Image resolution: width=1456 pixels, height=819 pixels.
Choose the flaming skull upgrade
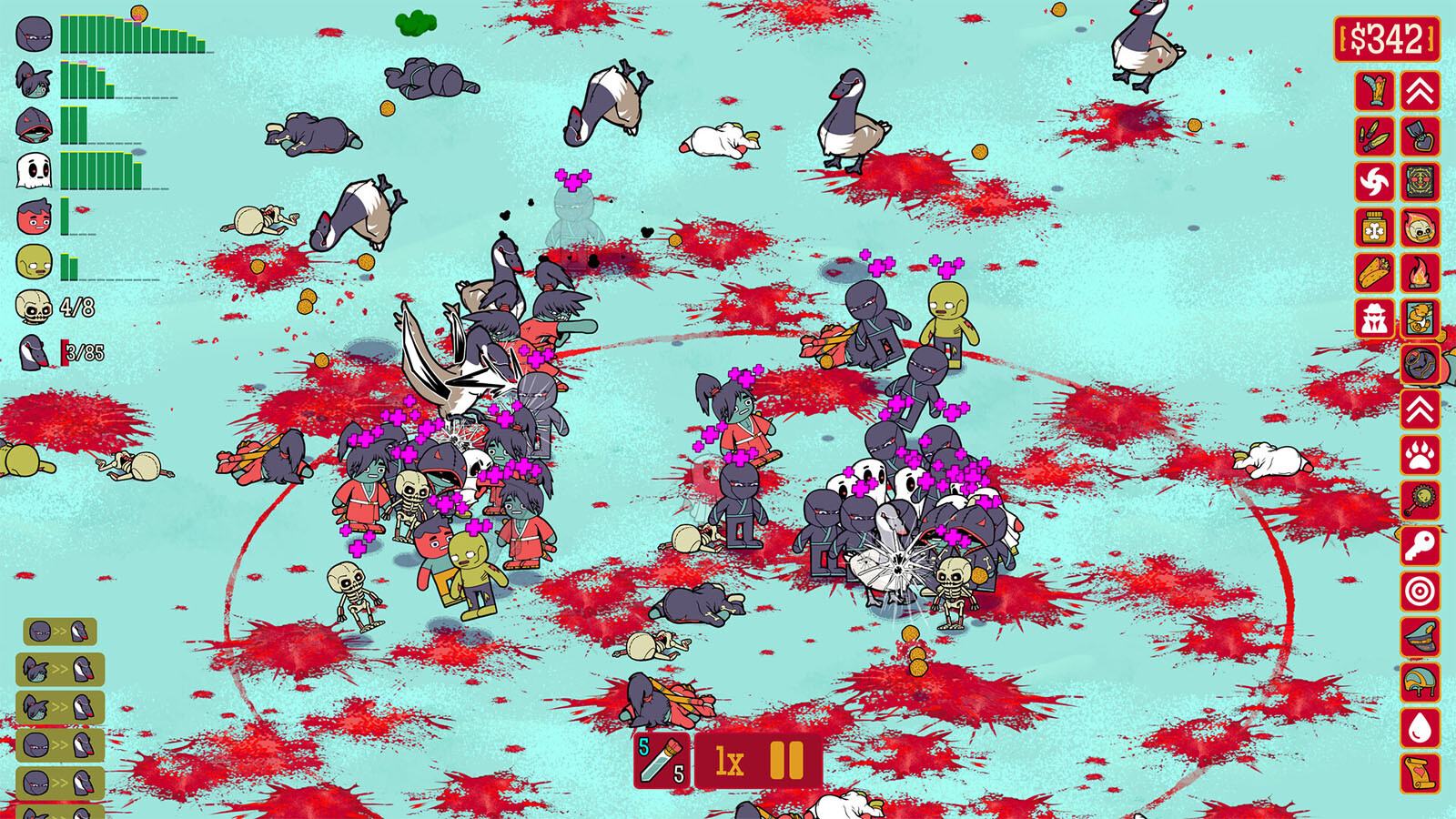tap(1421, 227)
